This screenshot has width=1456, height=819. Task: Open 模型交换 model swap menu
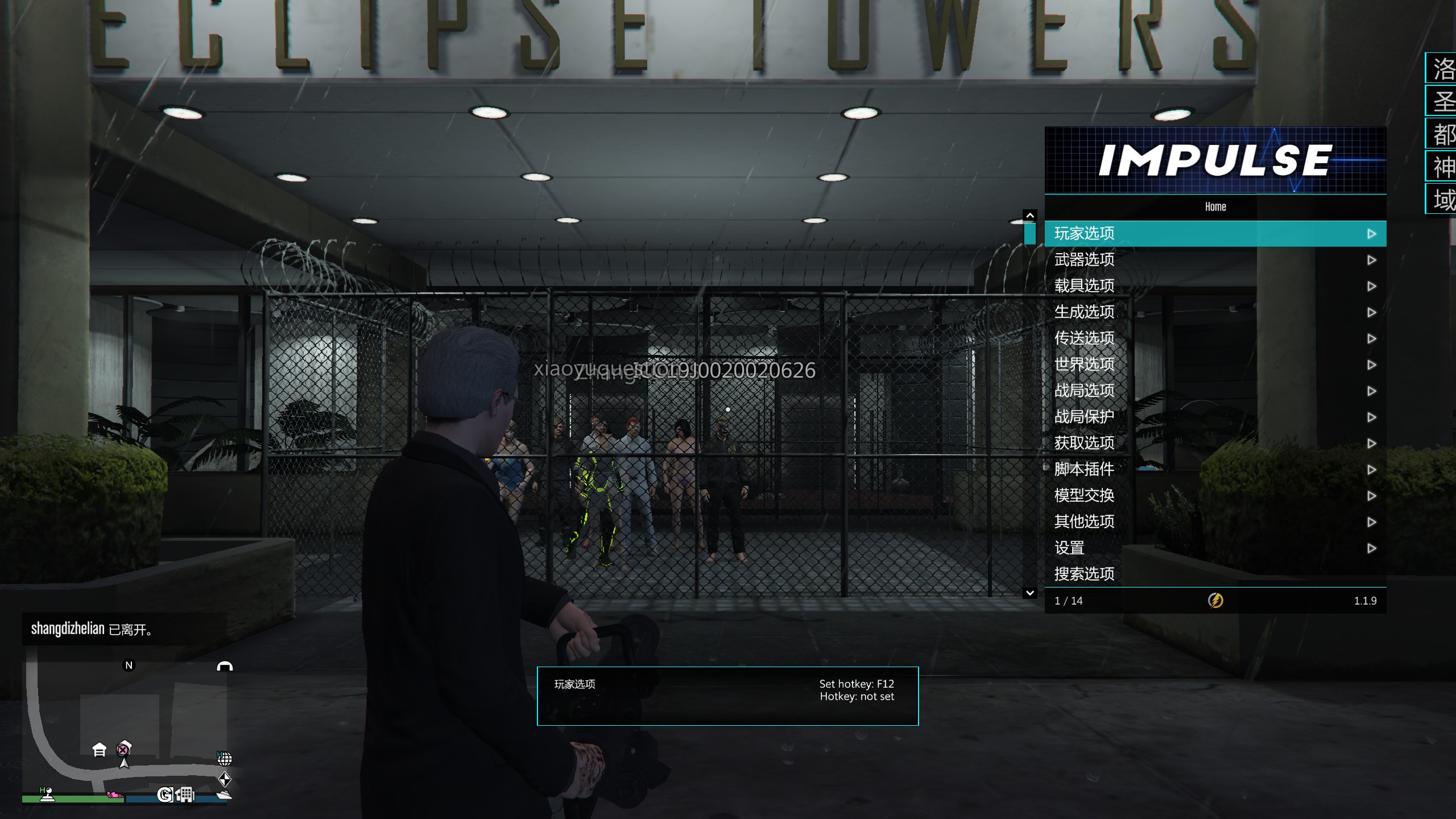pos(1215,495)
